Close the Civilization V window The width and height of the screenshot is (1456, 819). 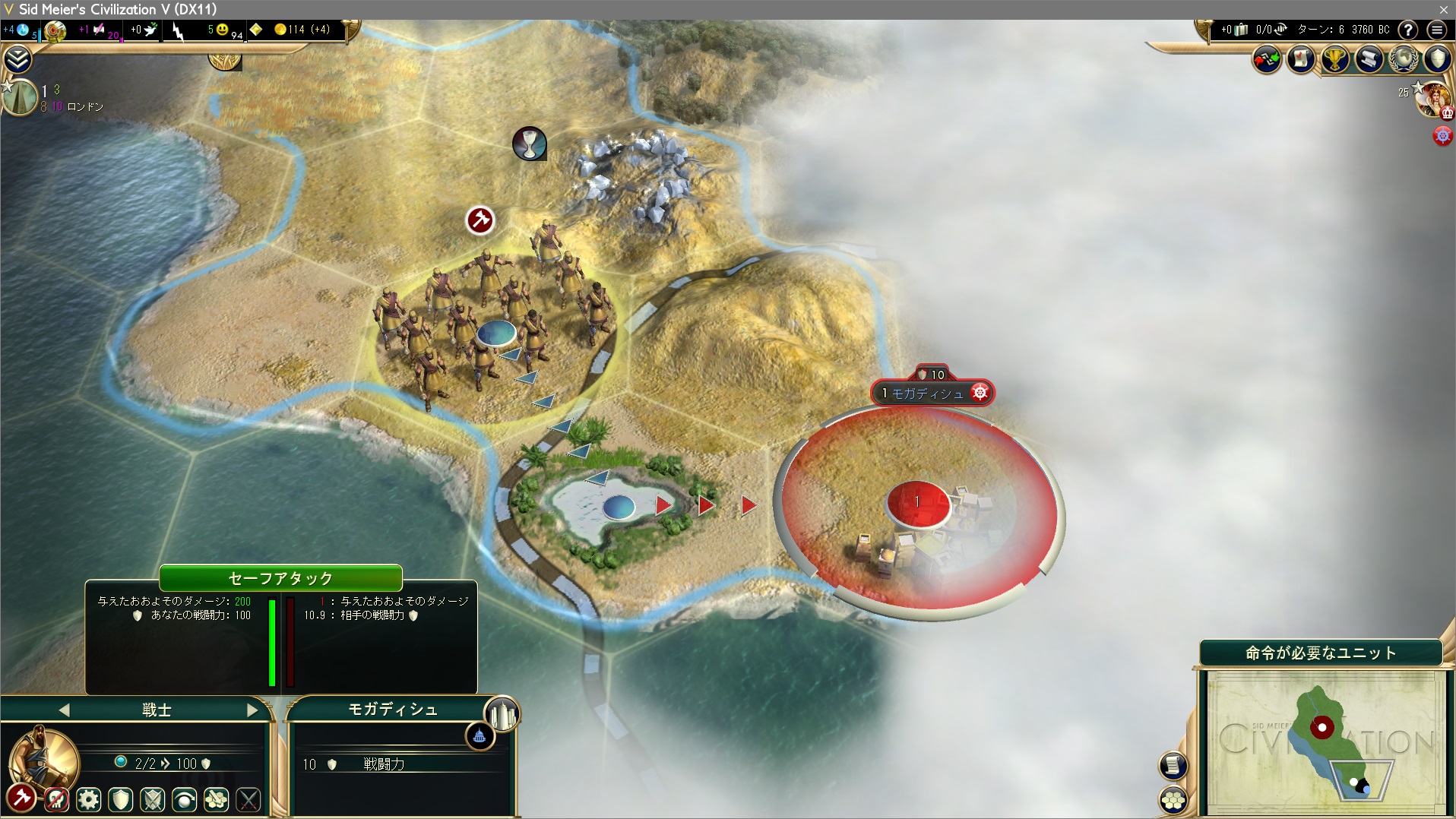click(x=1443, y=9)
